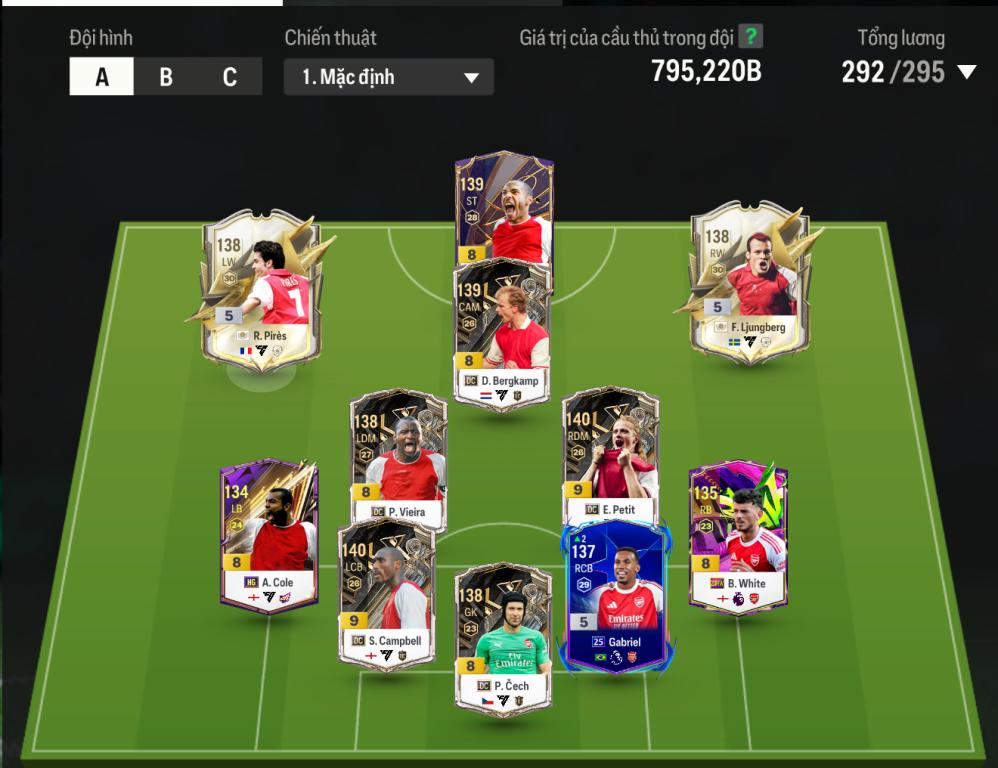Switch to squad tab B
Image resolution: width=998 pixels, height=768 pixels.
point(166,77)
